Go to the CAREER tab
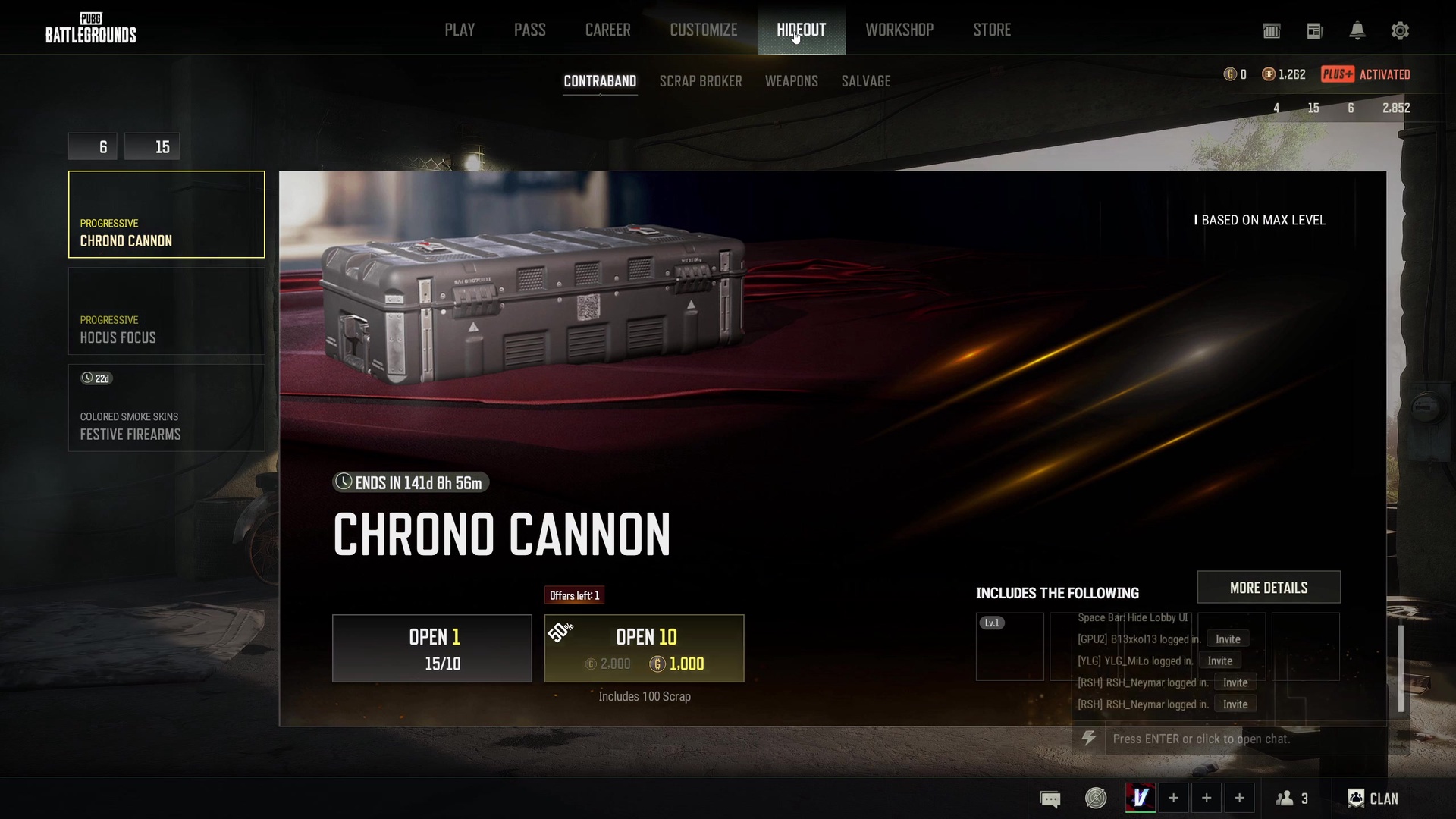Viewport: 1456px width, 819px height. [x=607, y=30]
